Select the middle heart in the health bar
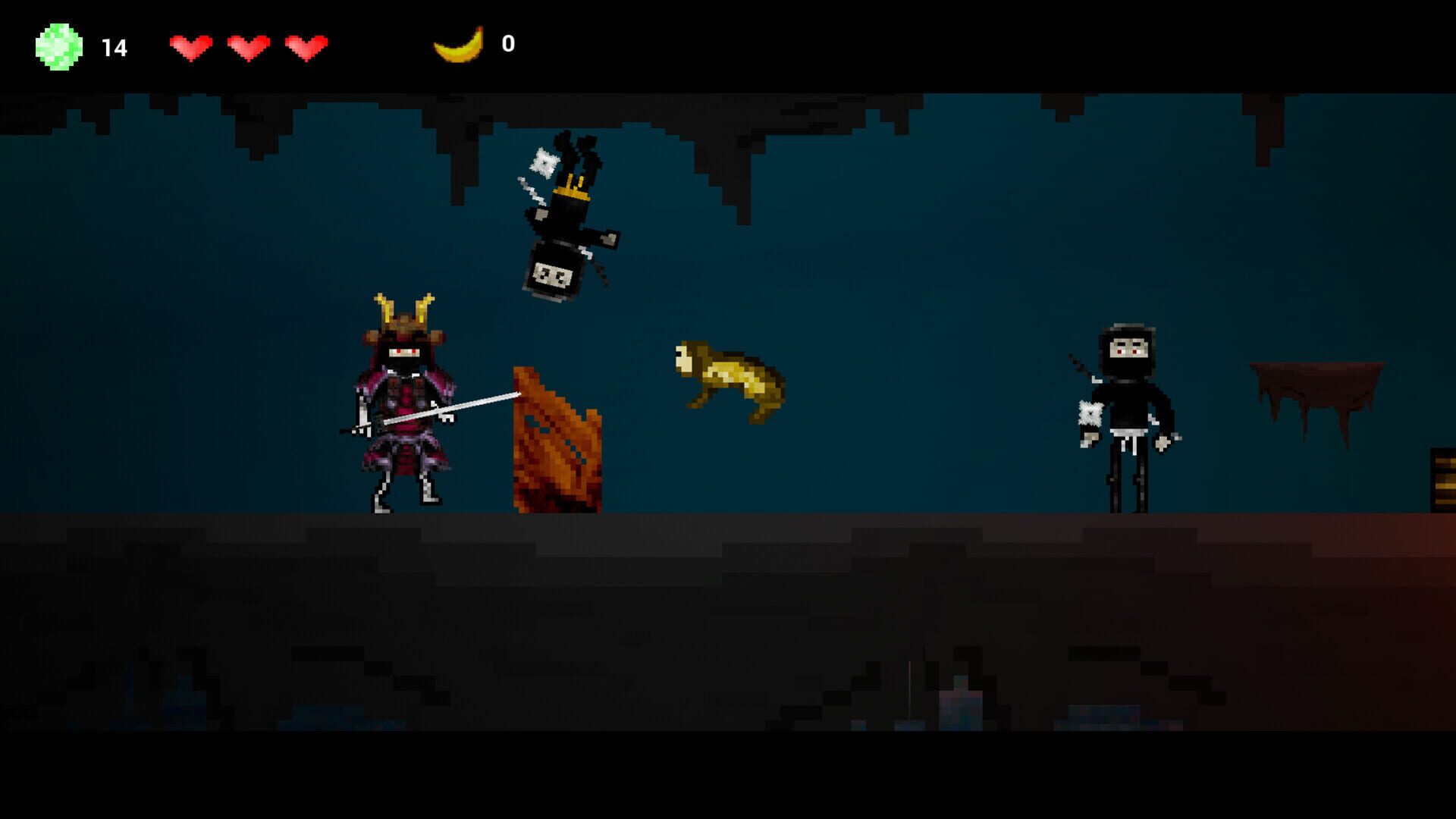The image size is (1456, 819). click(x=250, y=45)
